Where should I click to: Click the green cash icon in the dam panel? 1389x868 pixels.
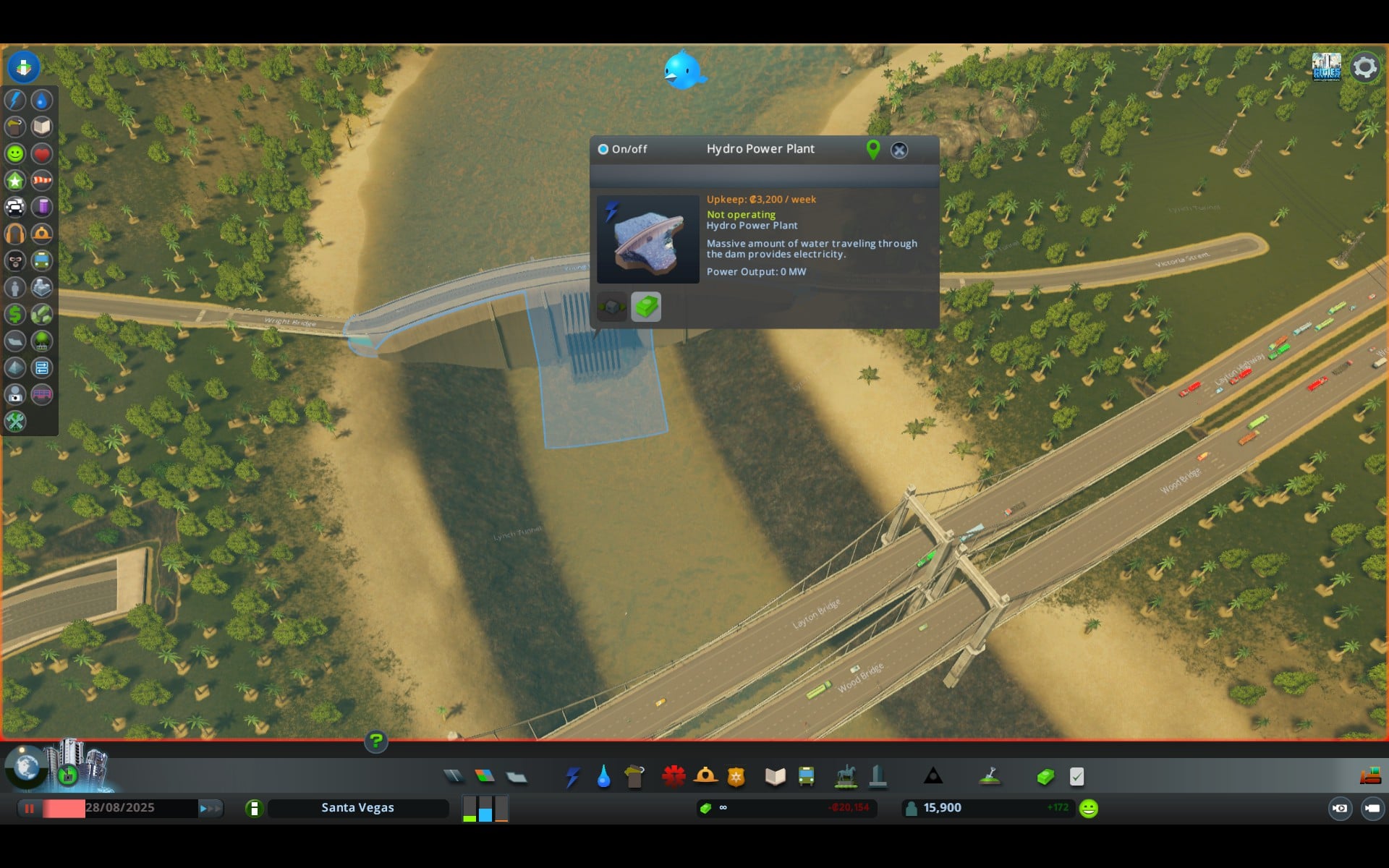(646, 307)
